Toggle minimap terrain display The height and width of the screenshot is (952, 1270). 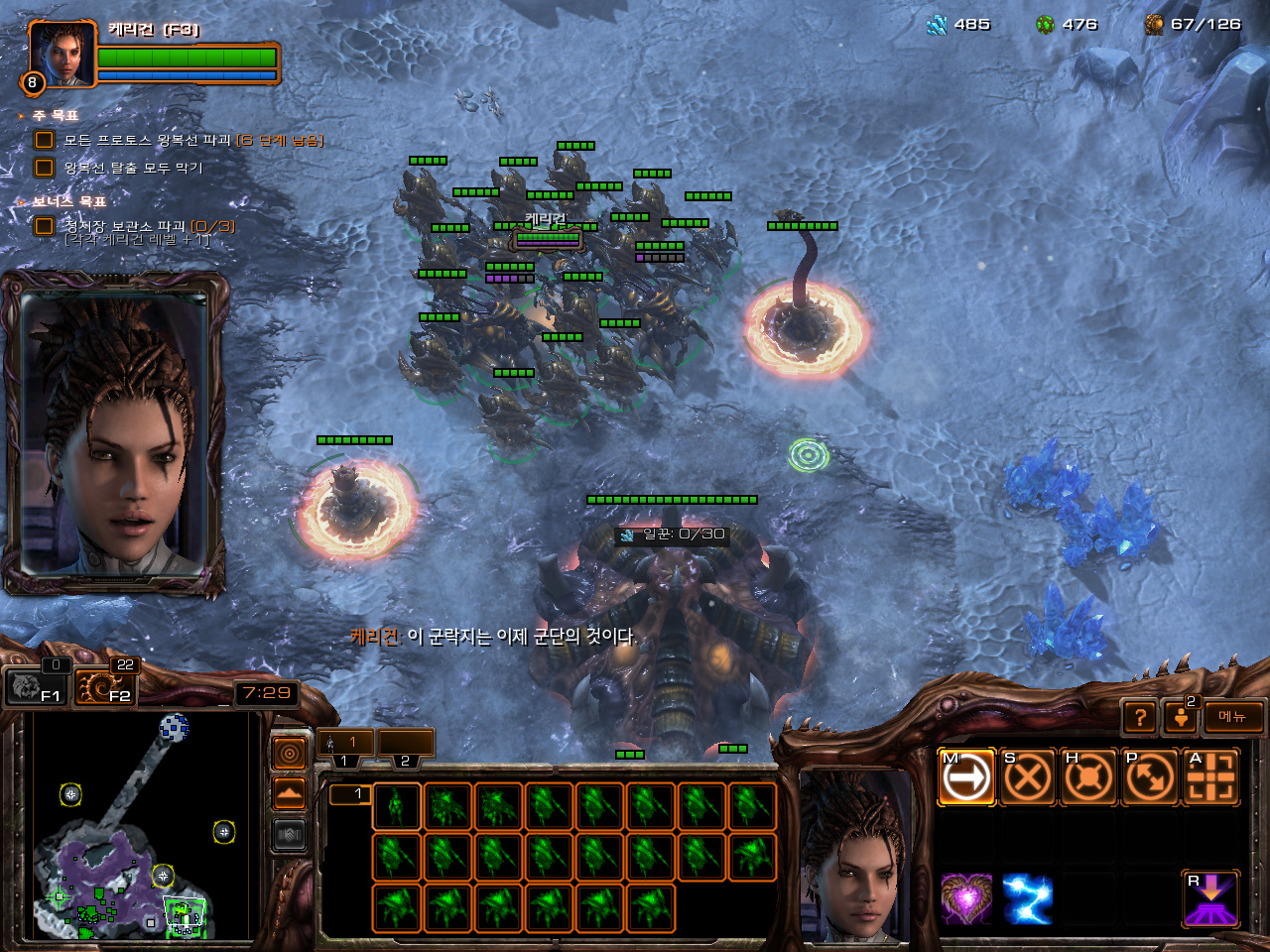(x=289, y=794)
